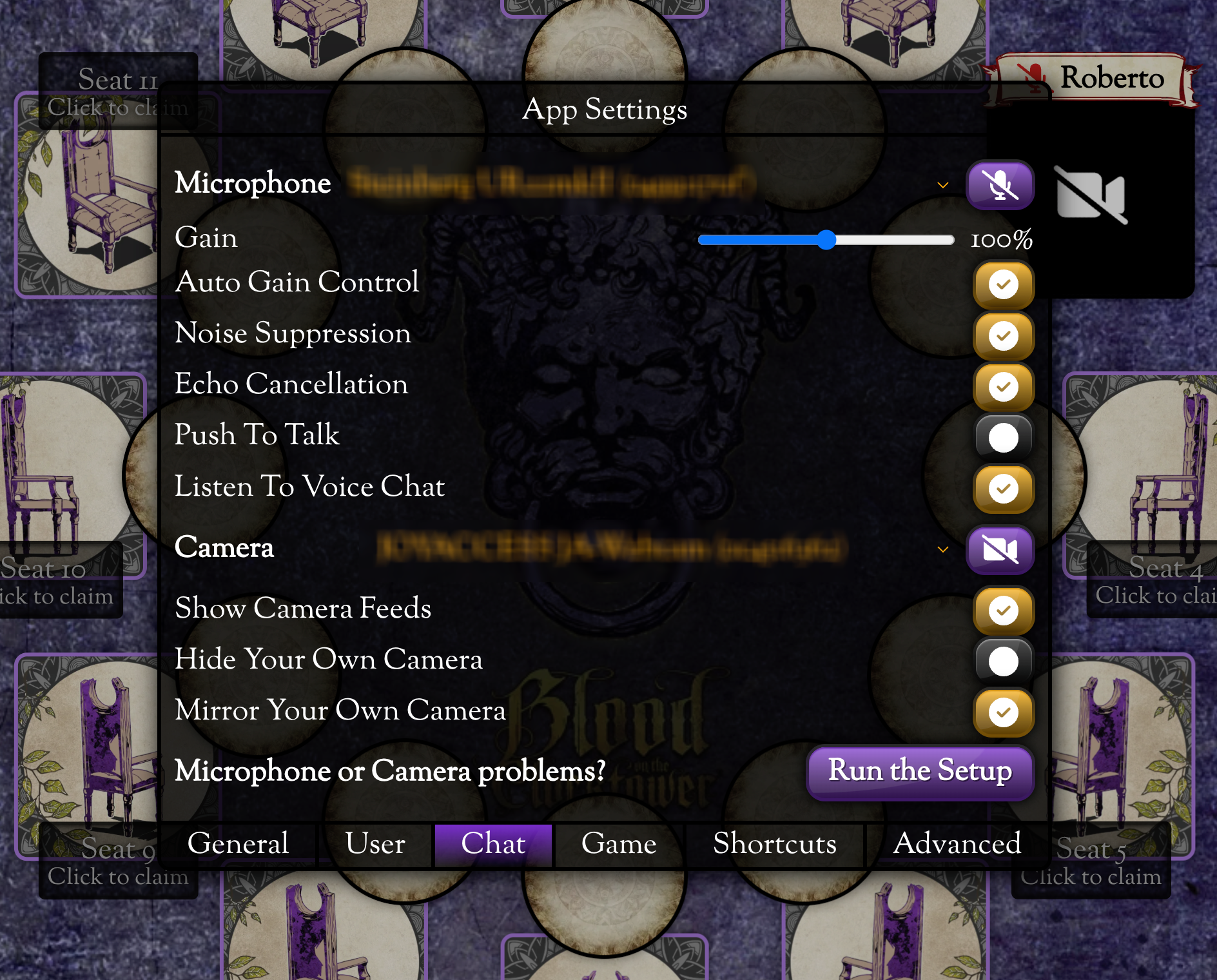The width and height of the screenshot is (1217, 980).
Task: Open the Microphone device dropdown
Action: pos(942,186)
